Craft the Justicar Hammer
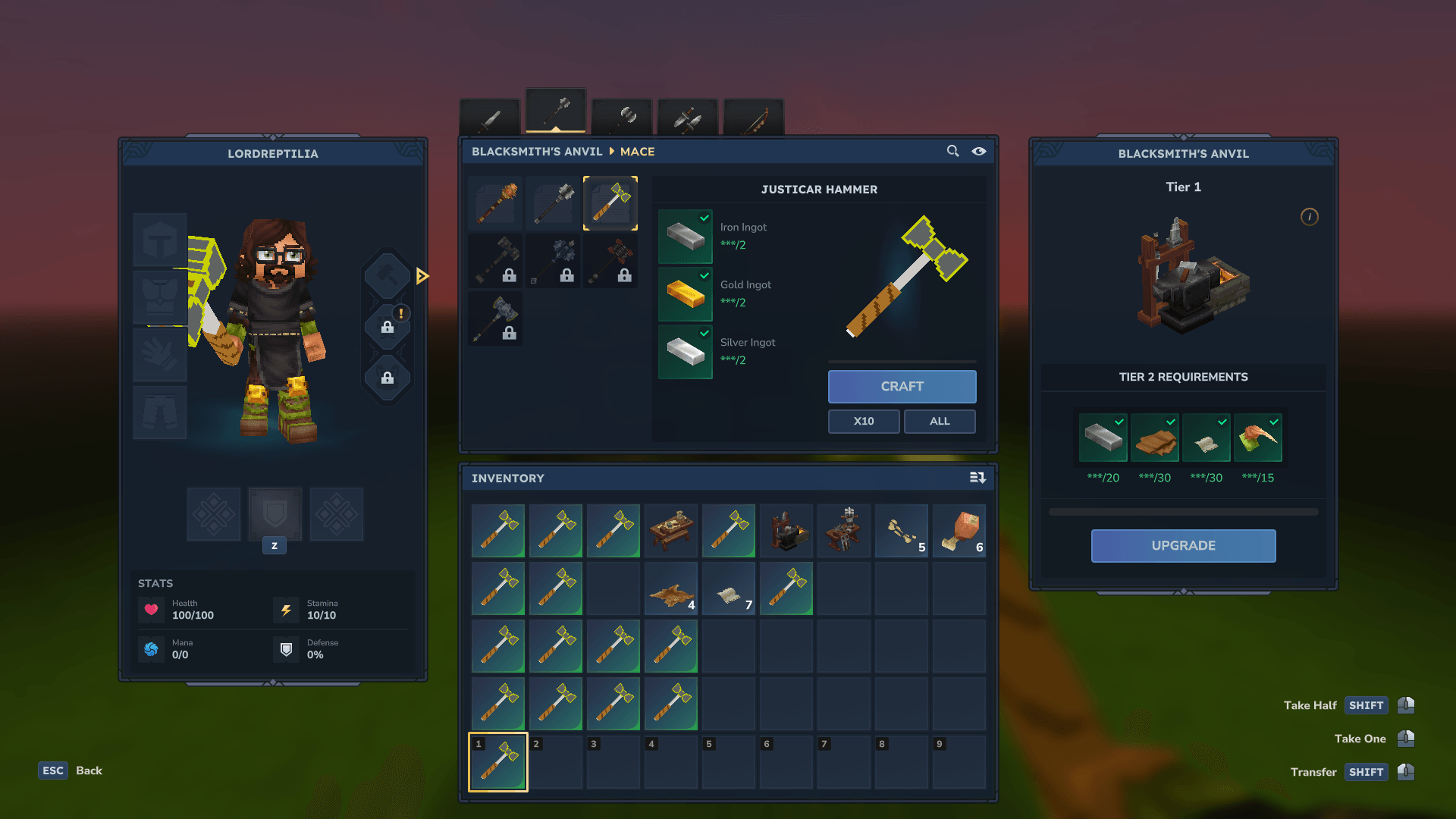This screenshot has height=819, width=1456. tap(902, 386)
